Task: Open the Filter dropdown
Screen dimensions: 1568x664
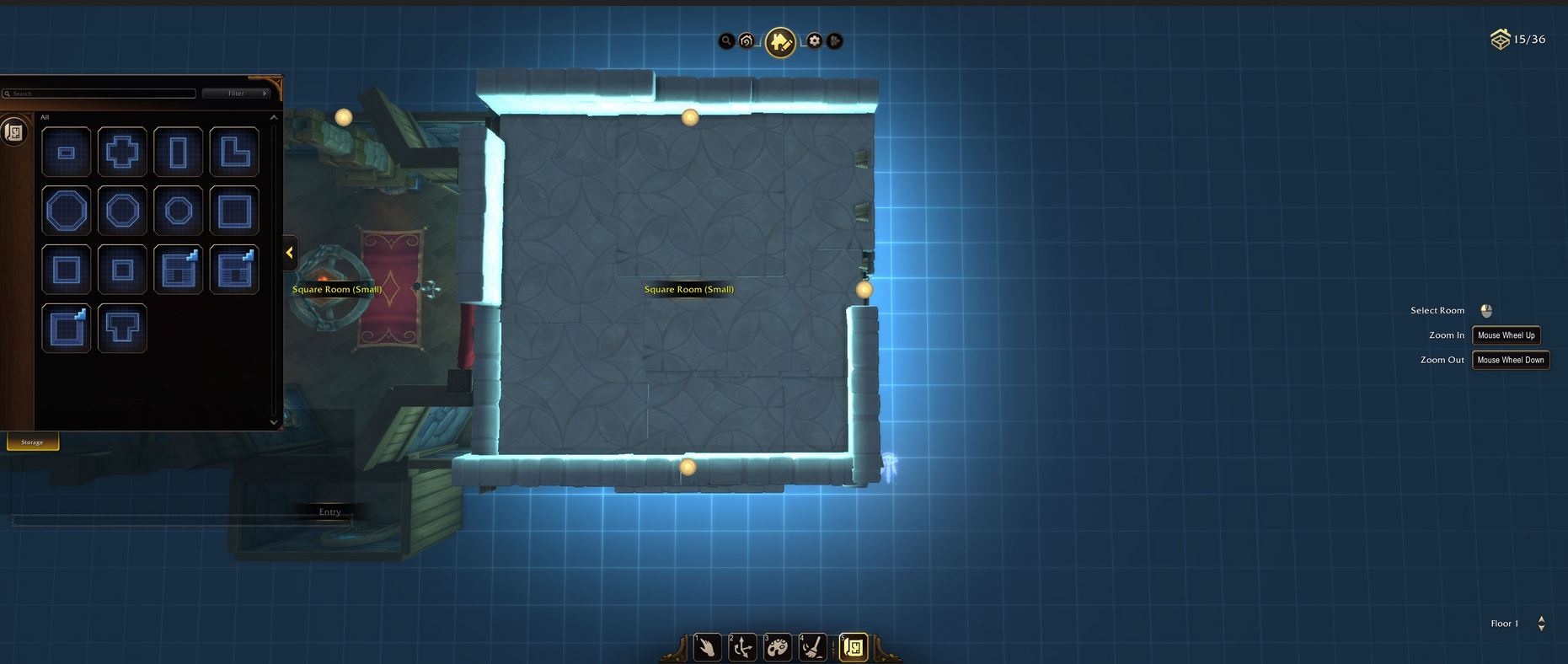Action: tap(236, 94)
